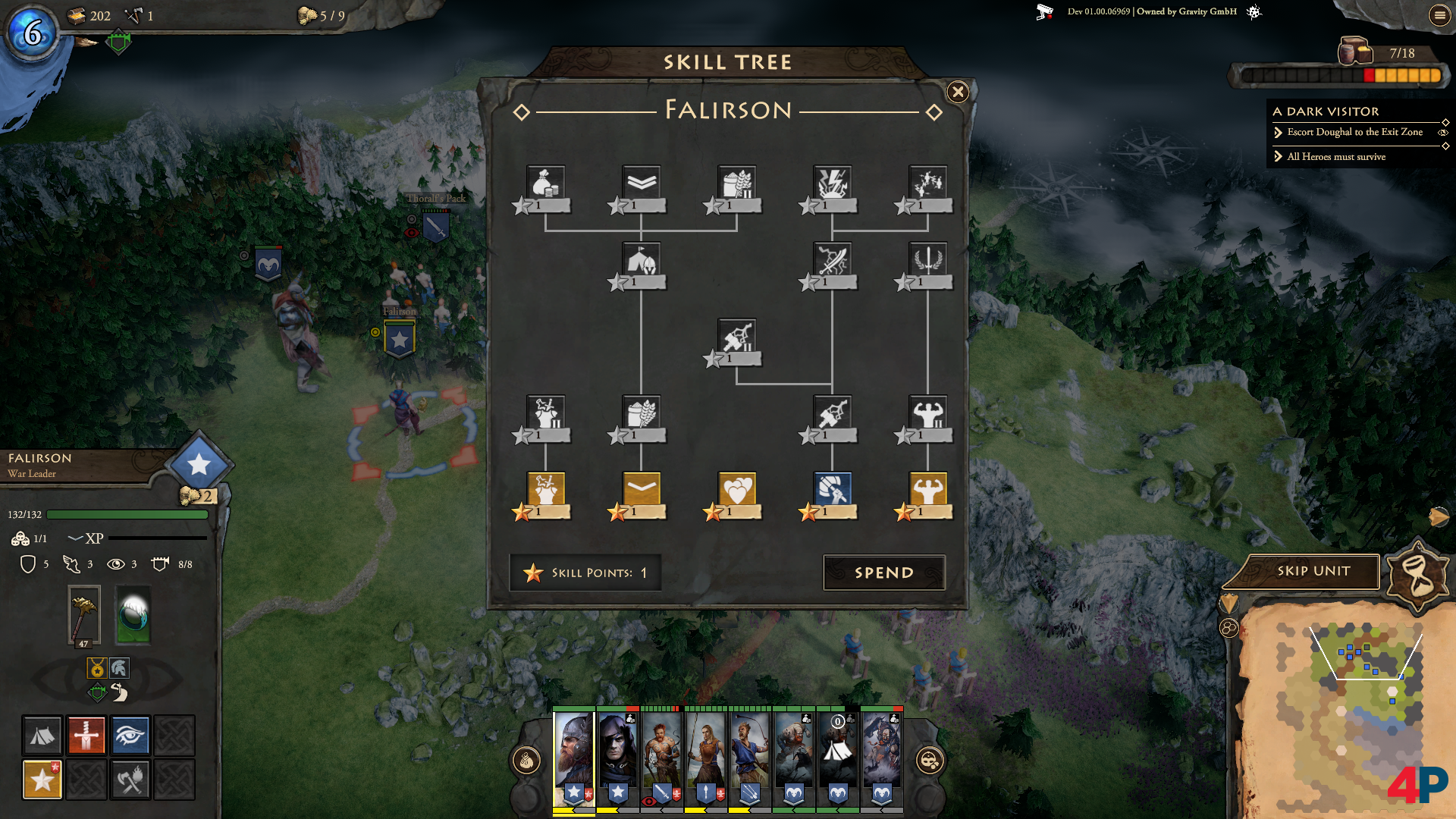This screenshot has width=1456, height=819.
Task: Spend the available skill point
Action: (883, 573)
